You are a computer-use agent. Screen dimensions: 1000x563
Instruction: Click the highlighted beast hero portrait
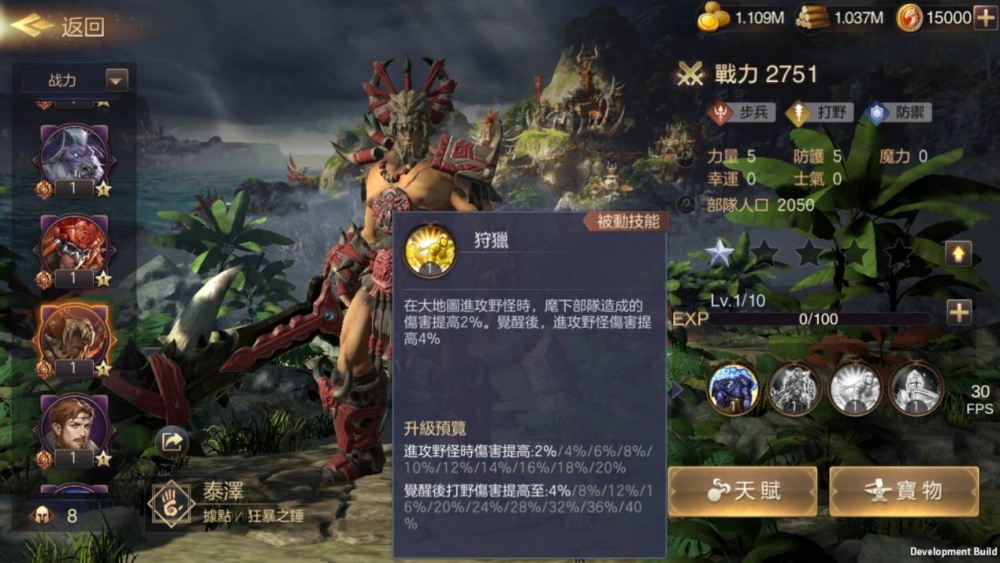tap(75, 334)
